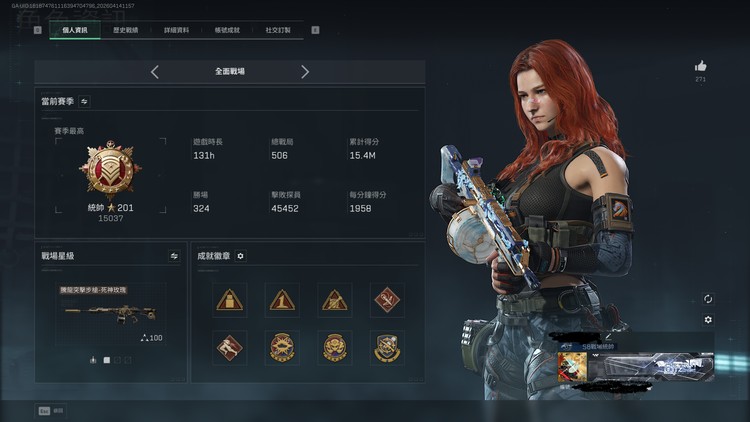Click the 返回 back button
The height and width of the screenshot is (422, 750).
[x=52, y=410]
